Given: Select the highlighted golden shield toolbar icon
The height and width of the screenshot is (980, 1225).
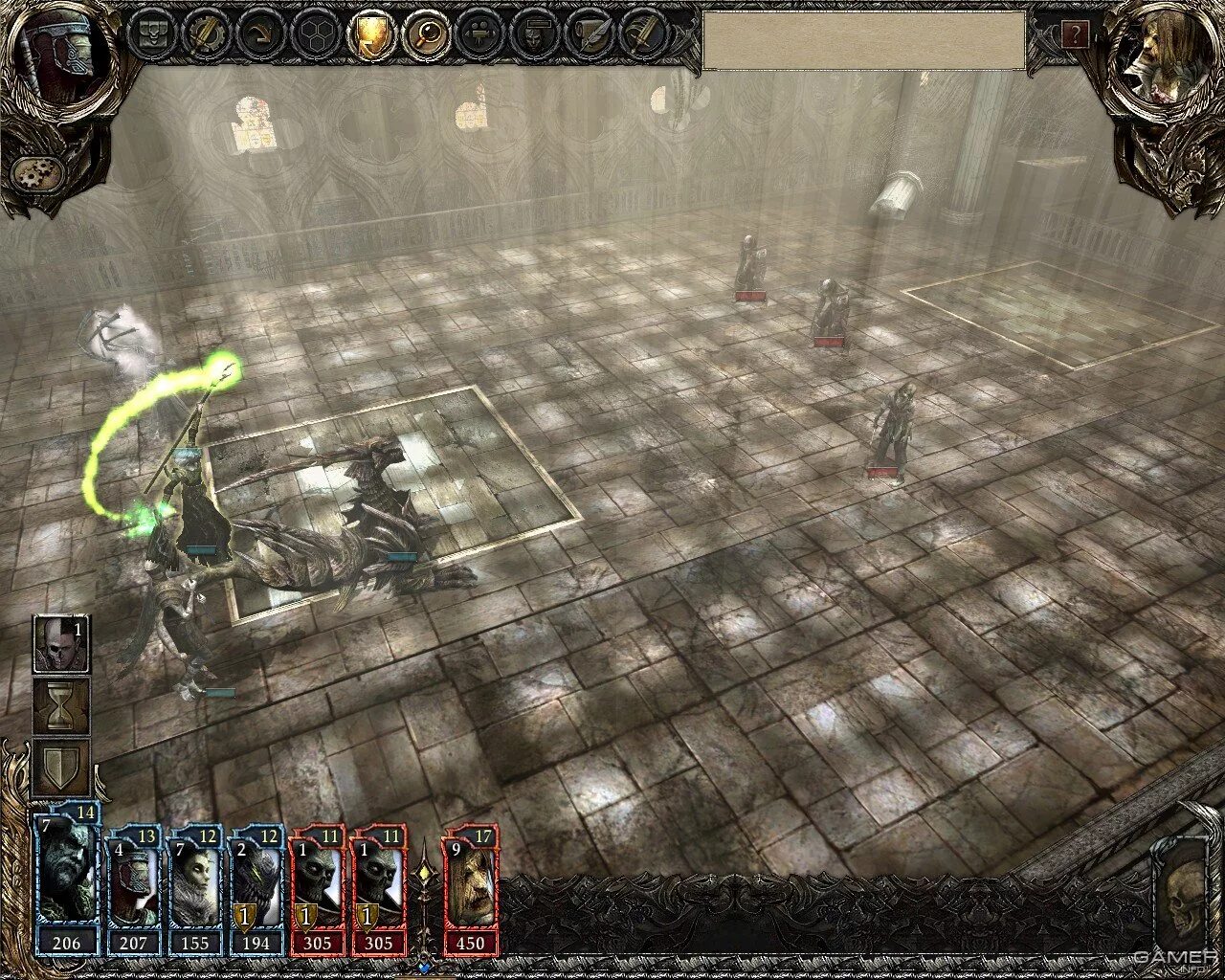Looking at the screenshot, I should coord(369,35).
